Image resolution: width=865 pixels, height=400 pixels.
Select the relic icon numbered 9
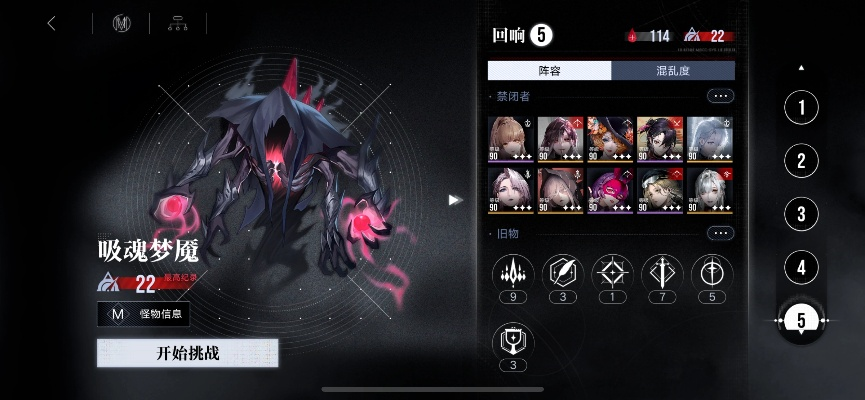(512, 273)
